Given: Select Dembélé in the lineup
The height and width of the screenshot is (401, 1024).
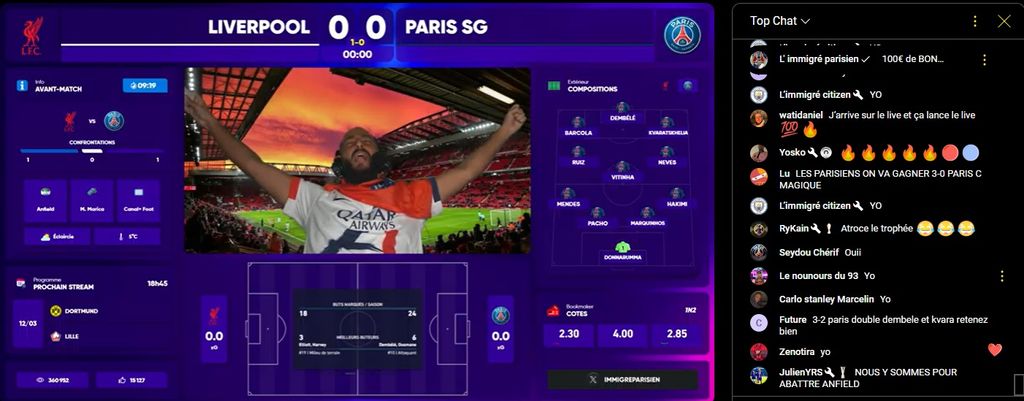Looking at the screenshot, I should pyautogui.click(x=622, y=110).
